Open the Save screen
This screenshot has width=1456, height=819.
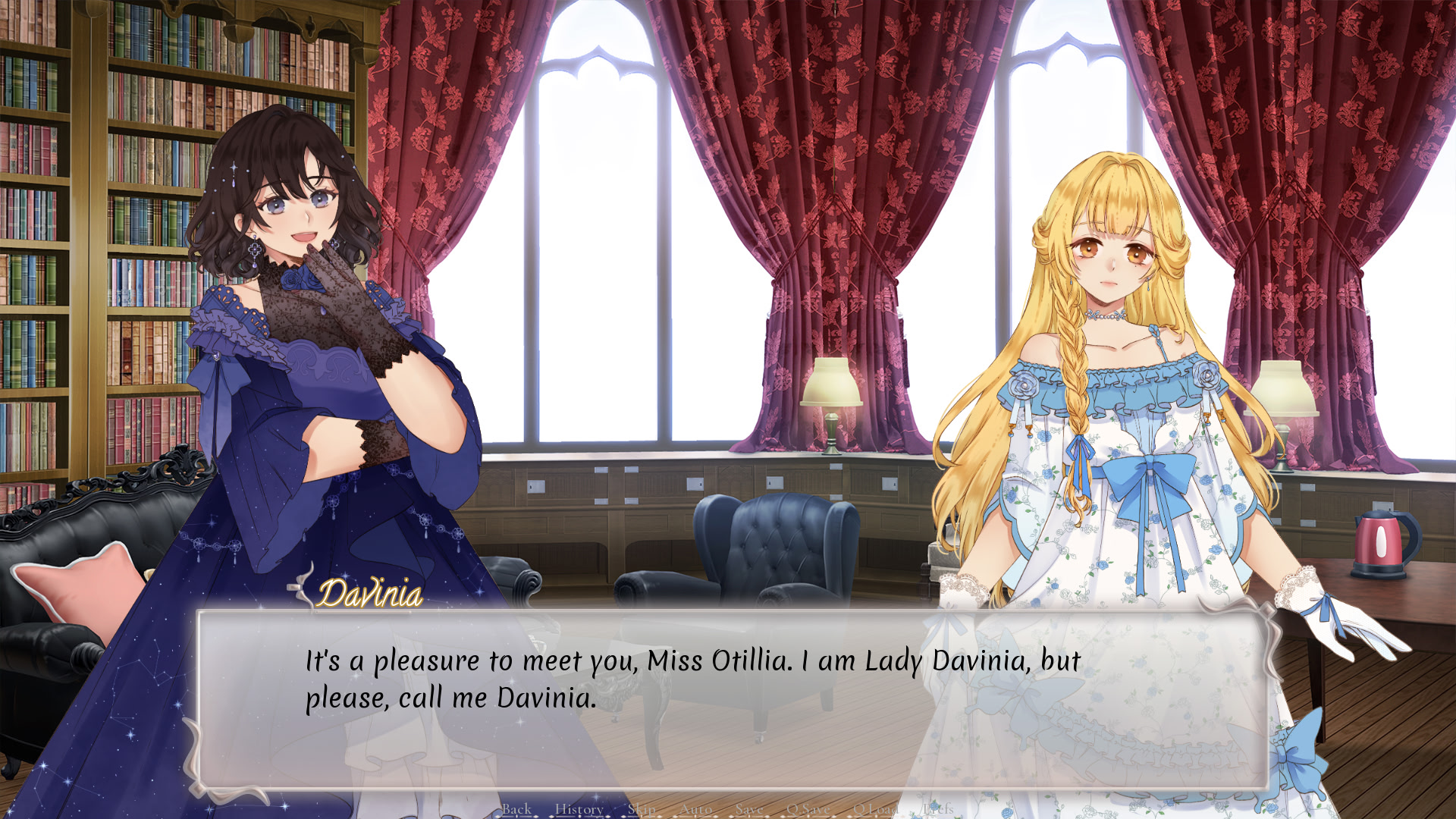tap(749, 809)
